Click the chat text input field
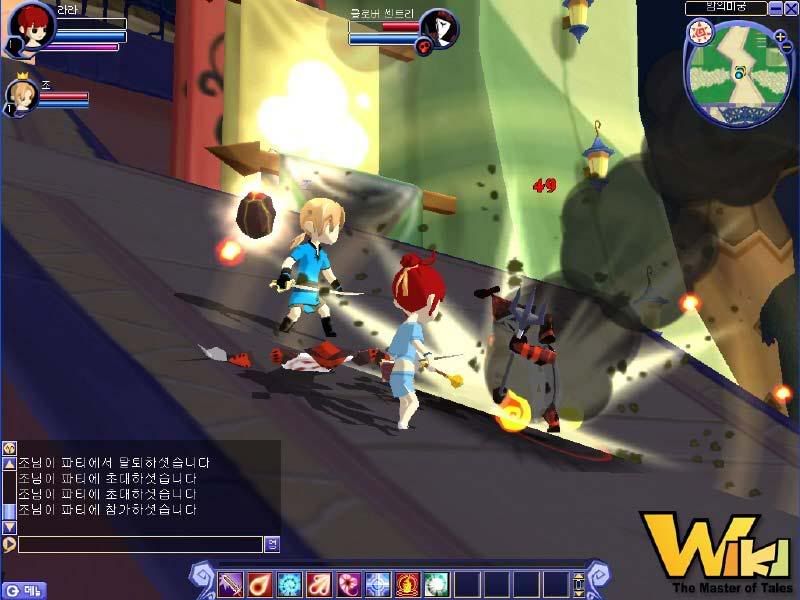Screen dimensions: 800x600 (x=140, y=545)
